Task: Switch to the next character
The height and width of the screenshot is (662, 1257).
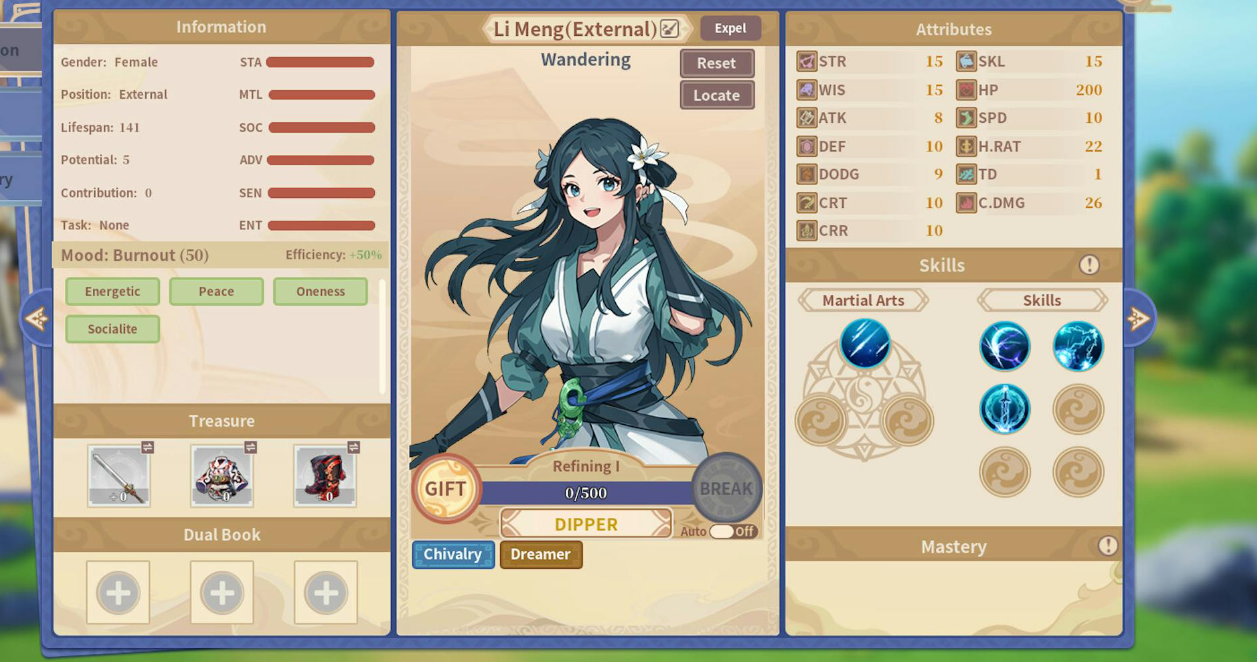Action: tap(1138, 319)
